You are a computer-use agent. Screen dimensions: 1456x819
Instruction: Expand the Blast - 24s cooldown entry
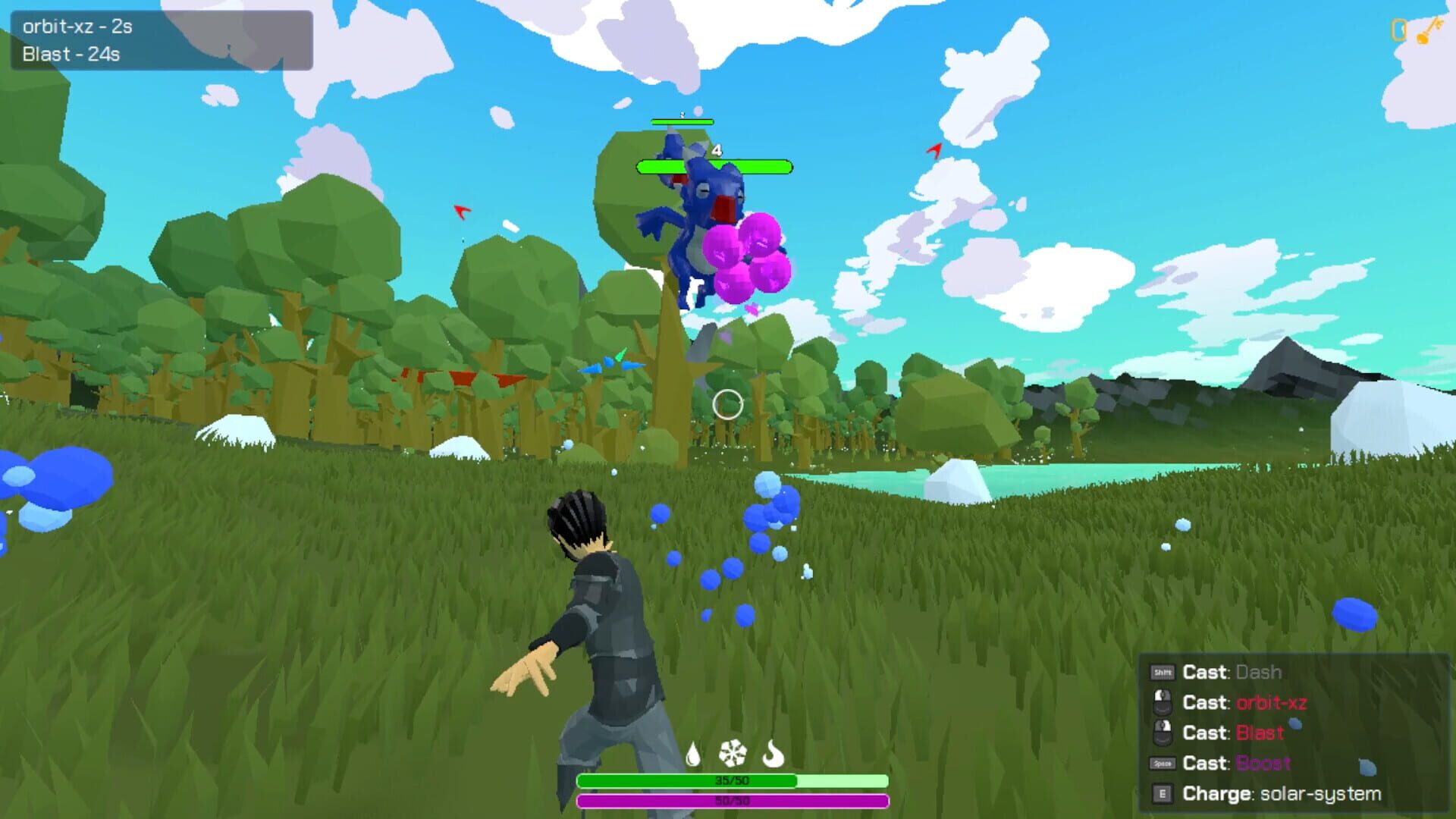[x=73, y=55]
